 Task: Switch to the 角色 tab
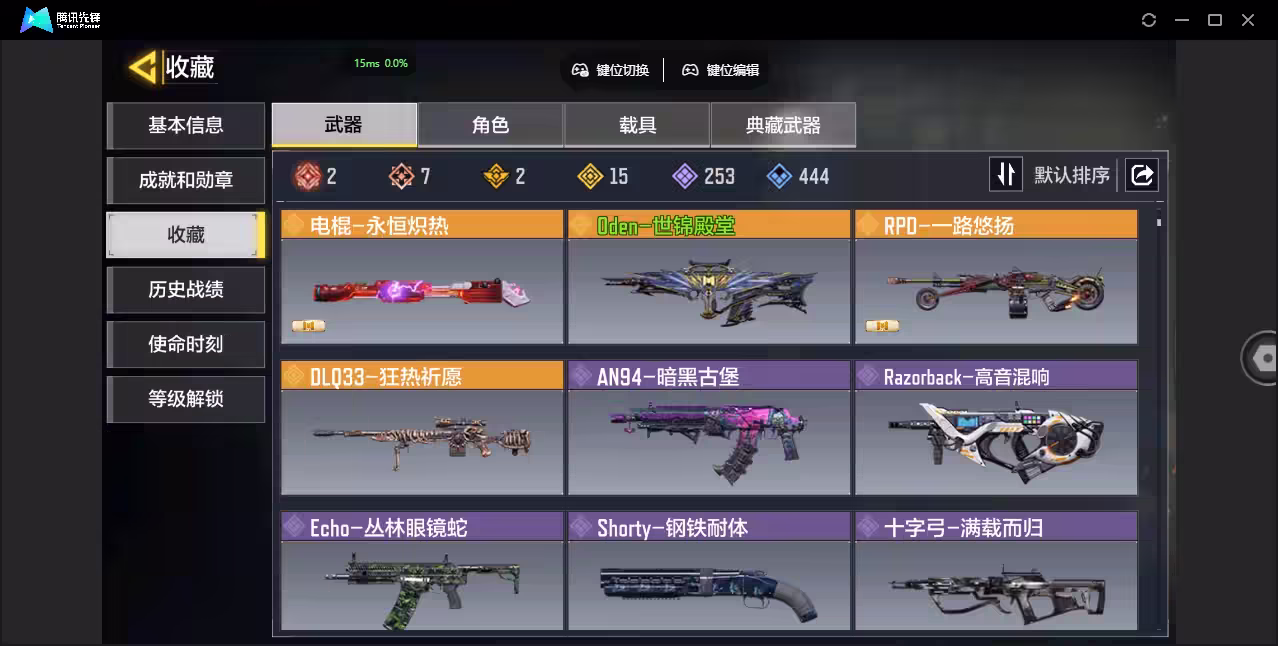click(x=490, y=125)
